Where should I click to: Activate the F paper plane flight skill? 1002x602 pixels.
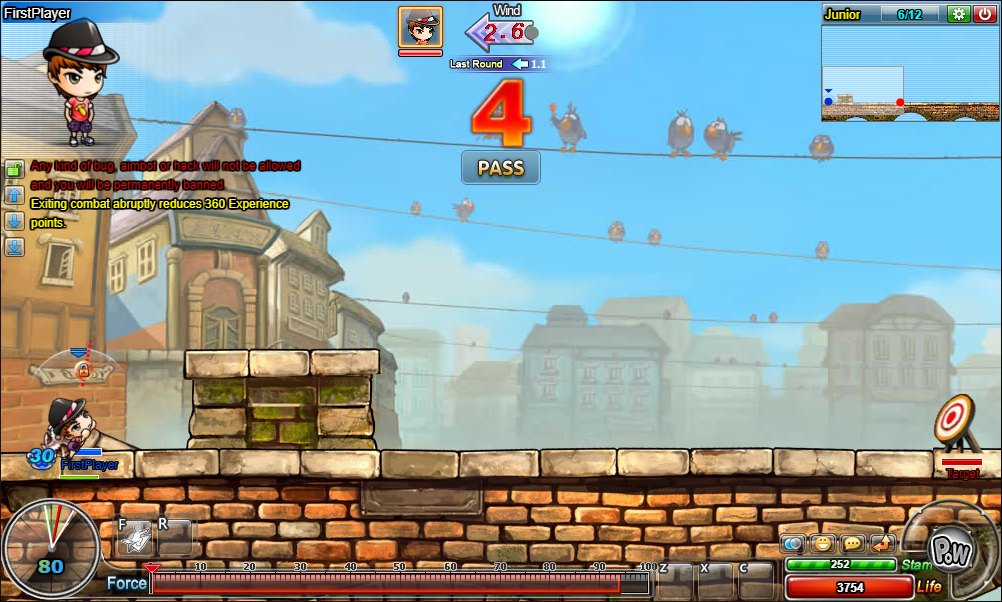point(135,538)
